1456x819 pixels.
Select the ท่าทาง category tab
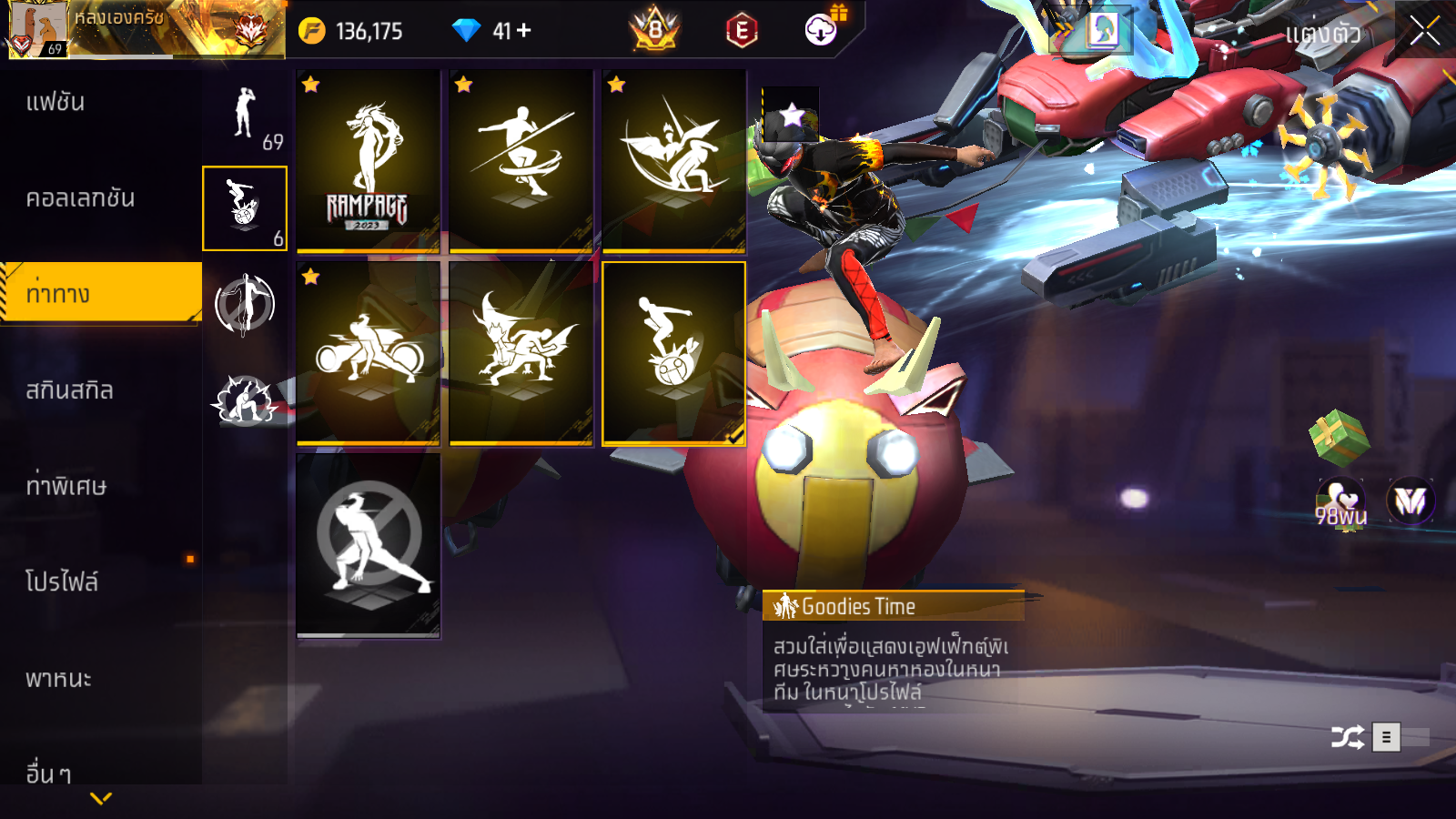coord(100,293)
